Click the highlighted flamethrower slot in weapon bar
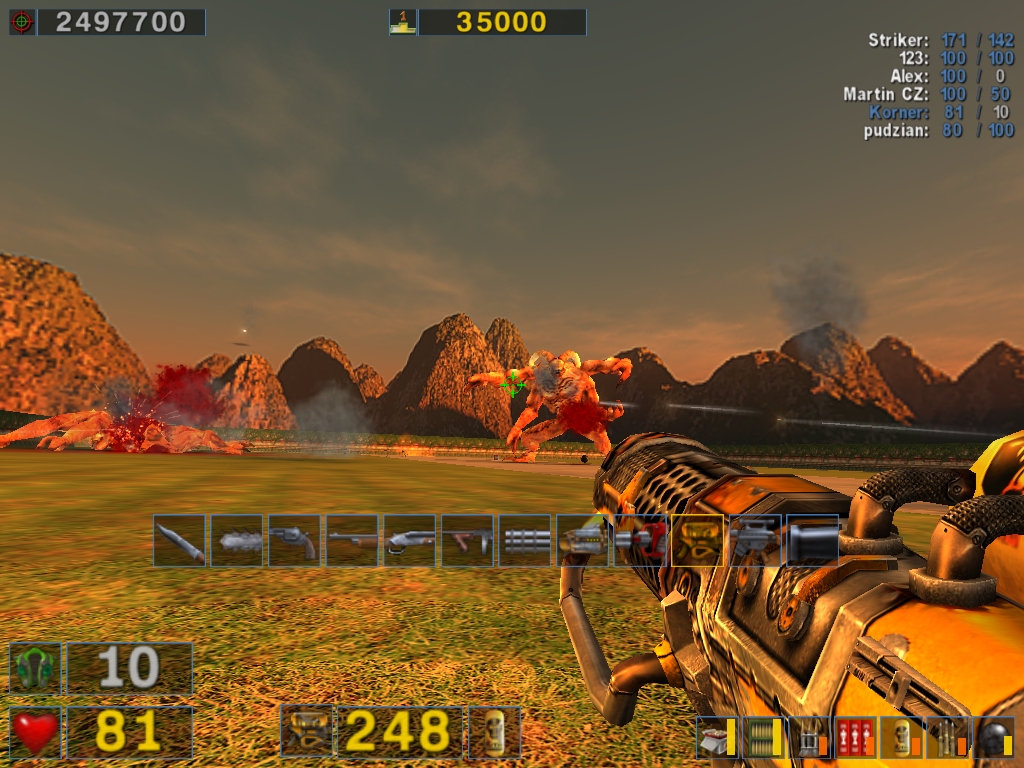The image size is (1024, 768). [x=698, y=541]
